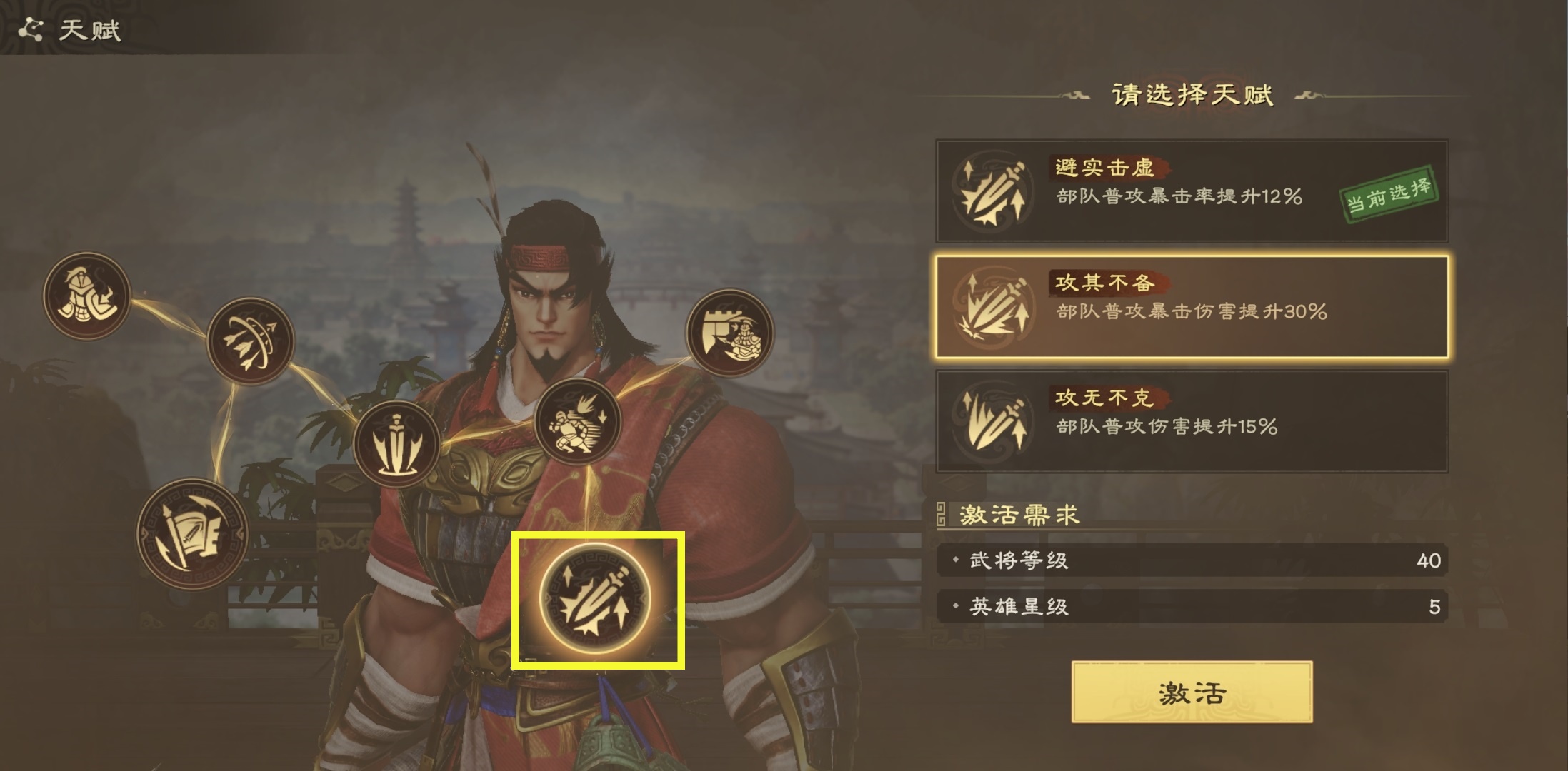This screenshot has height=771, width=1568.
Task: Select the 避实击虚 talent option
Action: (x=1191, y=191)
